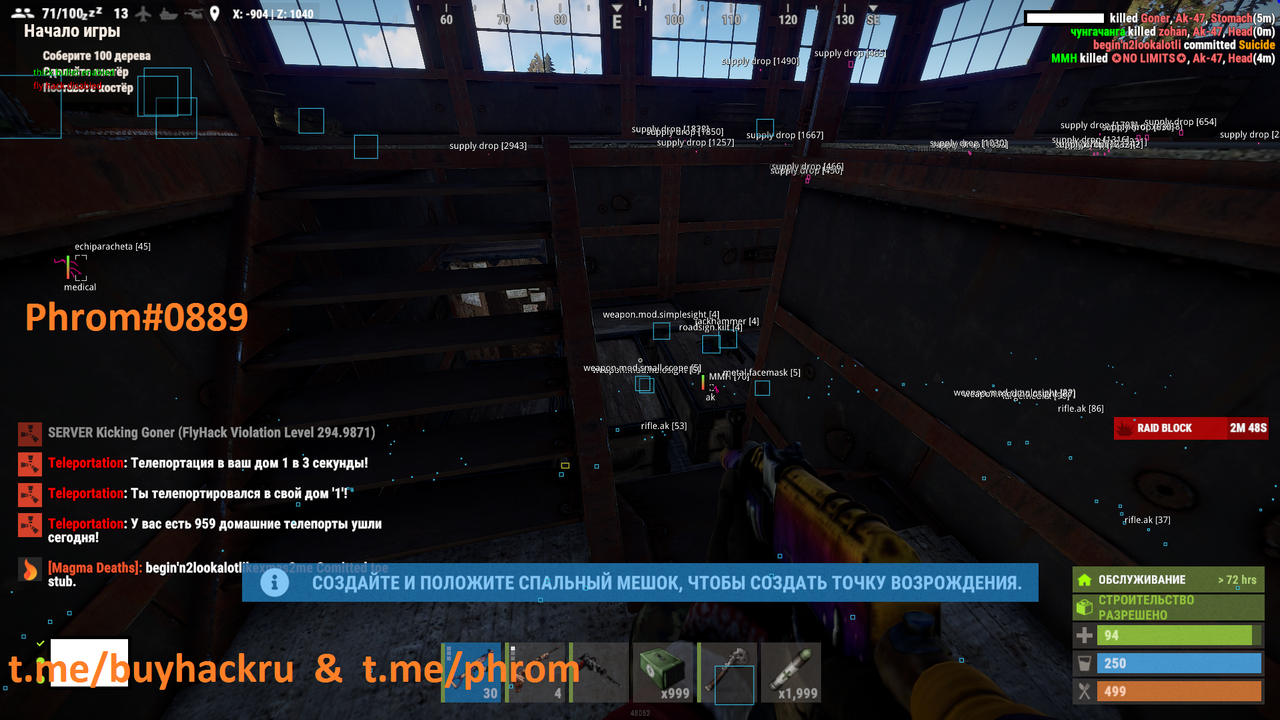Click the helicopter event icon
1280x720 pixels.
coord(191,14)
